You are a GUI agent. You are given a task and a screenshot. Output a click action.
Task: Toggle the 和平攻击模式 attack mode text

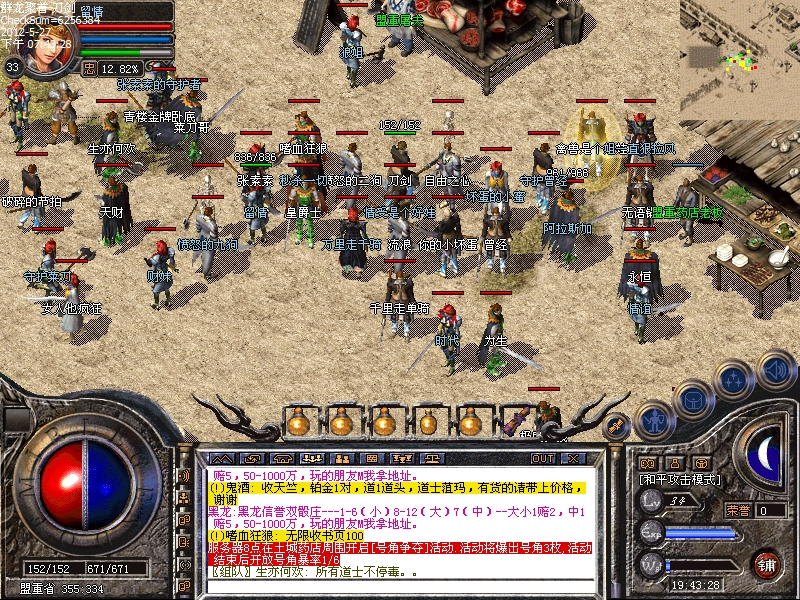pos(680,480)
